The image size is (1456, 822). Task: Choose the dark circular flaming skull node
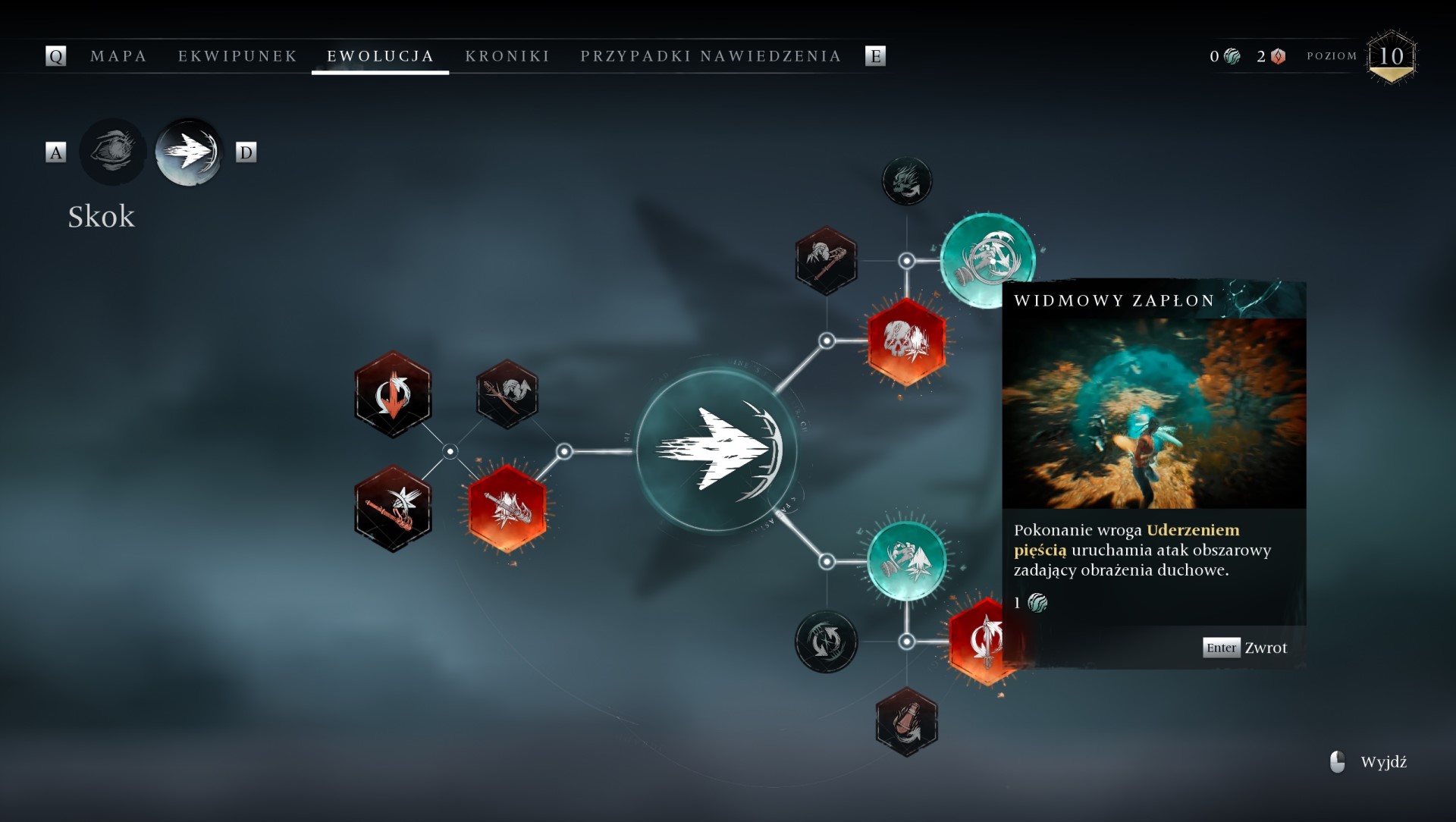[x=906, y=181]
